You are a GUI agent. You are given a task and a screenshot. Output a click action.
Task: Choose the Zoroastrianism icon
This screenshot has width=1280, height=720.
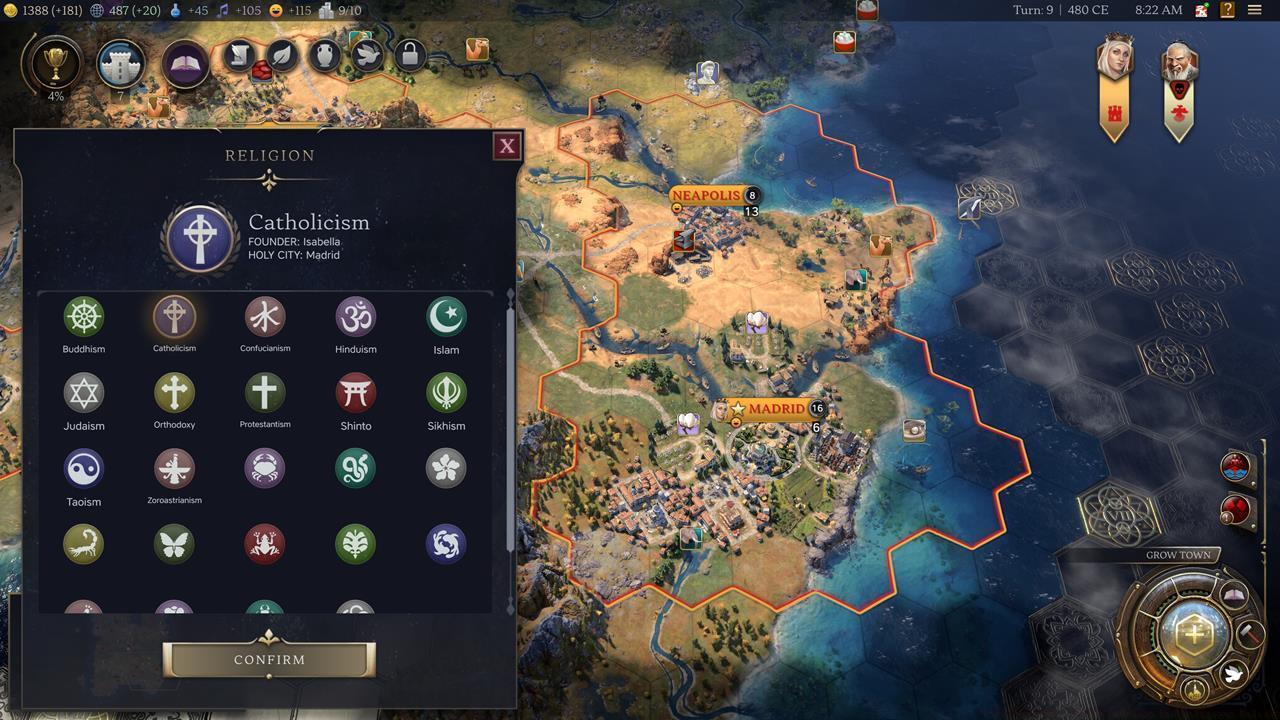(x=174, y=469)
